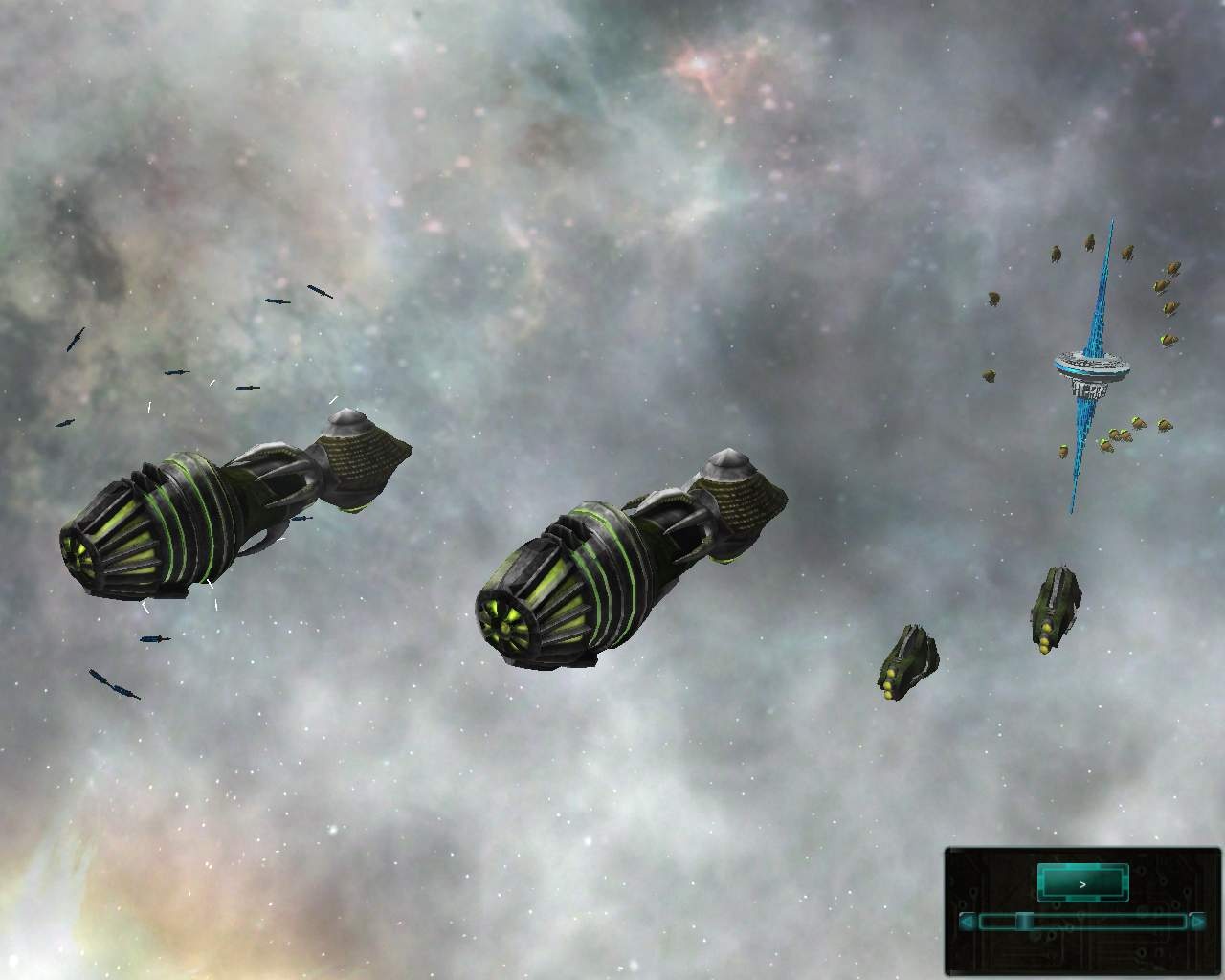The height and width of the screenshot is (980, 1225).
Task: Click a small dark missile above the left capital ship
Action: 275,303
